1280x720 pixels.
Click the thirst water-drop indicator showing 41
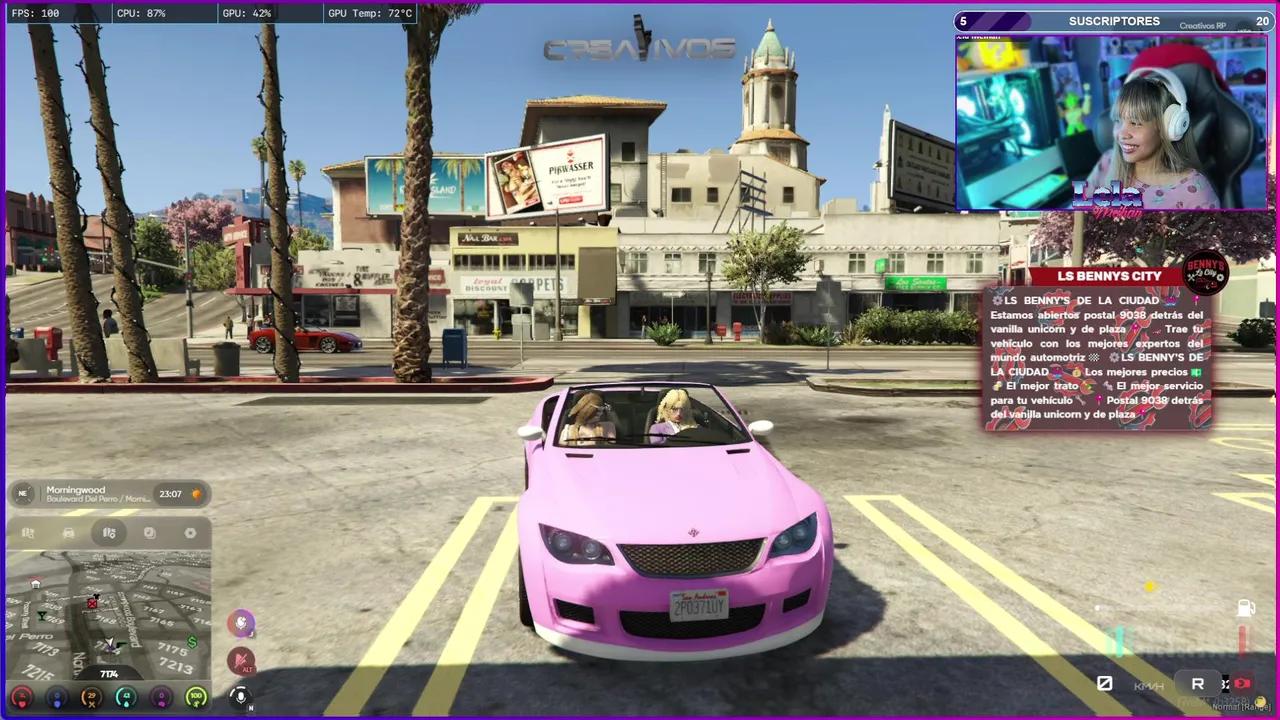coord(126,697)
